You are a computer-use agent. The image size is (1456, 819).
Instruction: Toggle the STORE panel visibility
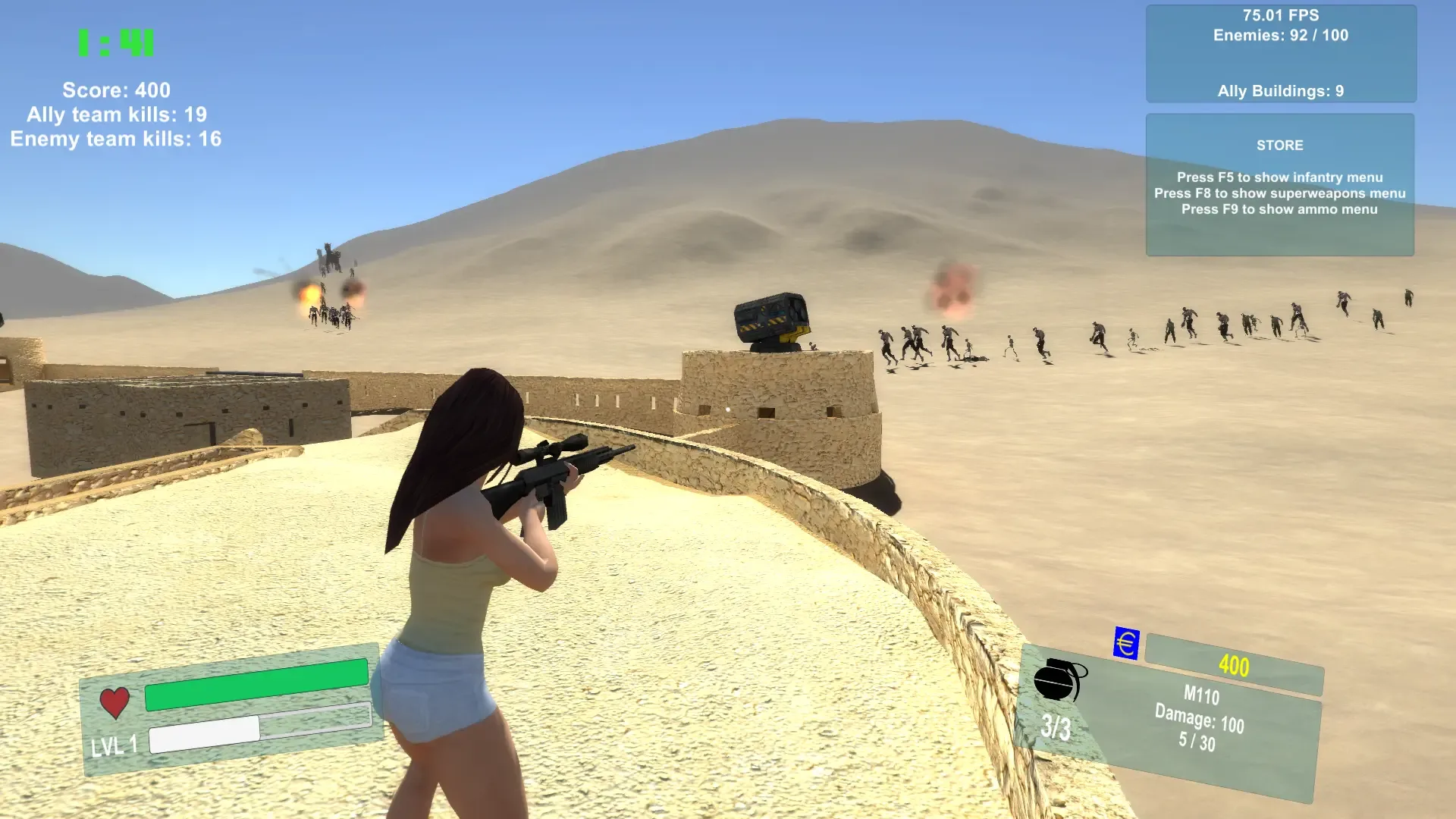tap(1280, 145)
